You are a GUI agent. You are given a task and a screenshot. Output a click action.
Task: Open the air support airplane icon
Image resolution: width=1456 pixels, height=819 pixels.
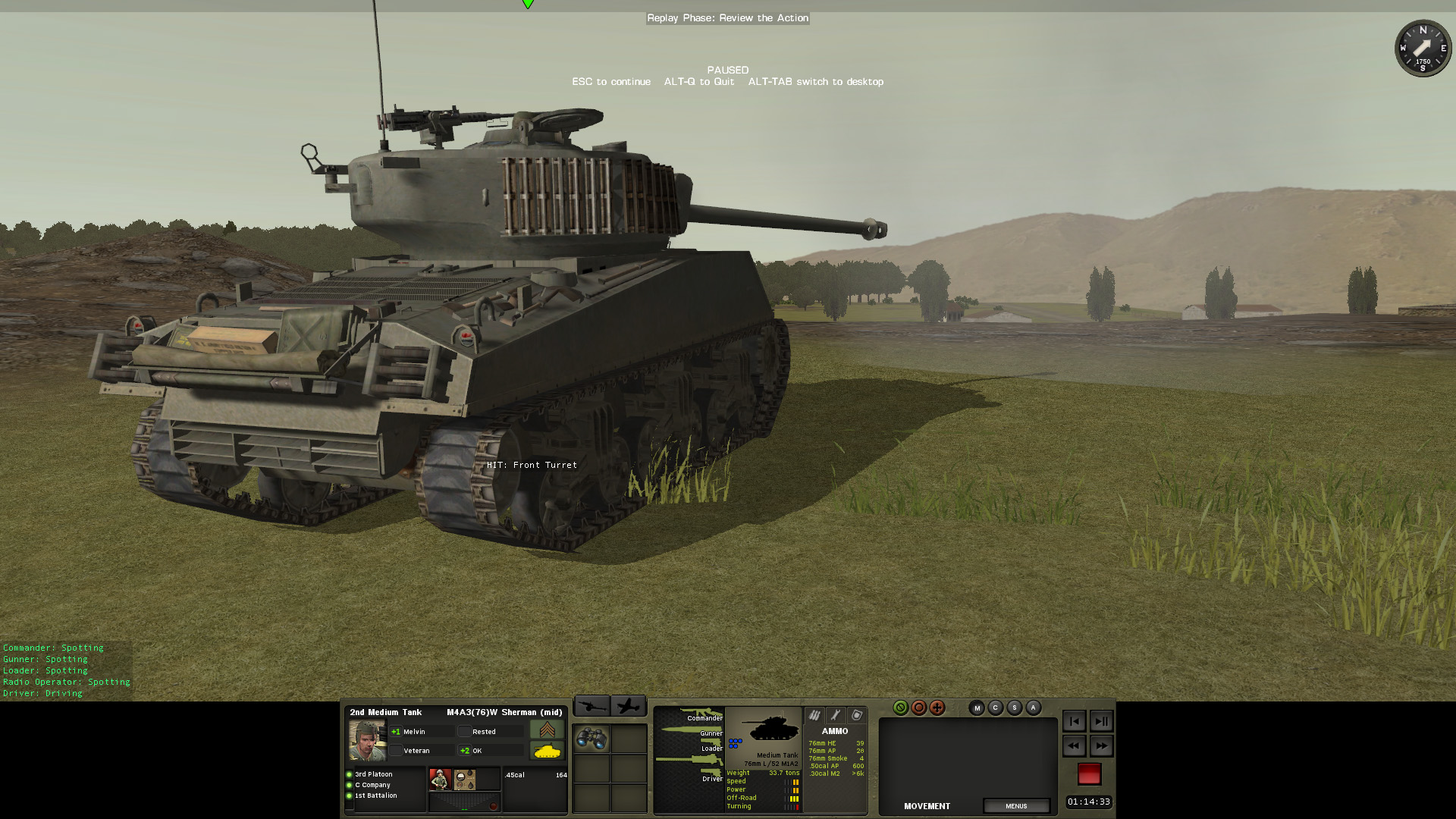pos(629,707)
